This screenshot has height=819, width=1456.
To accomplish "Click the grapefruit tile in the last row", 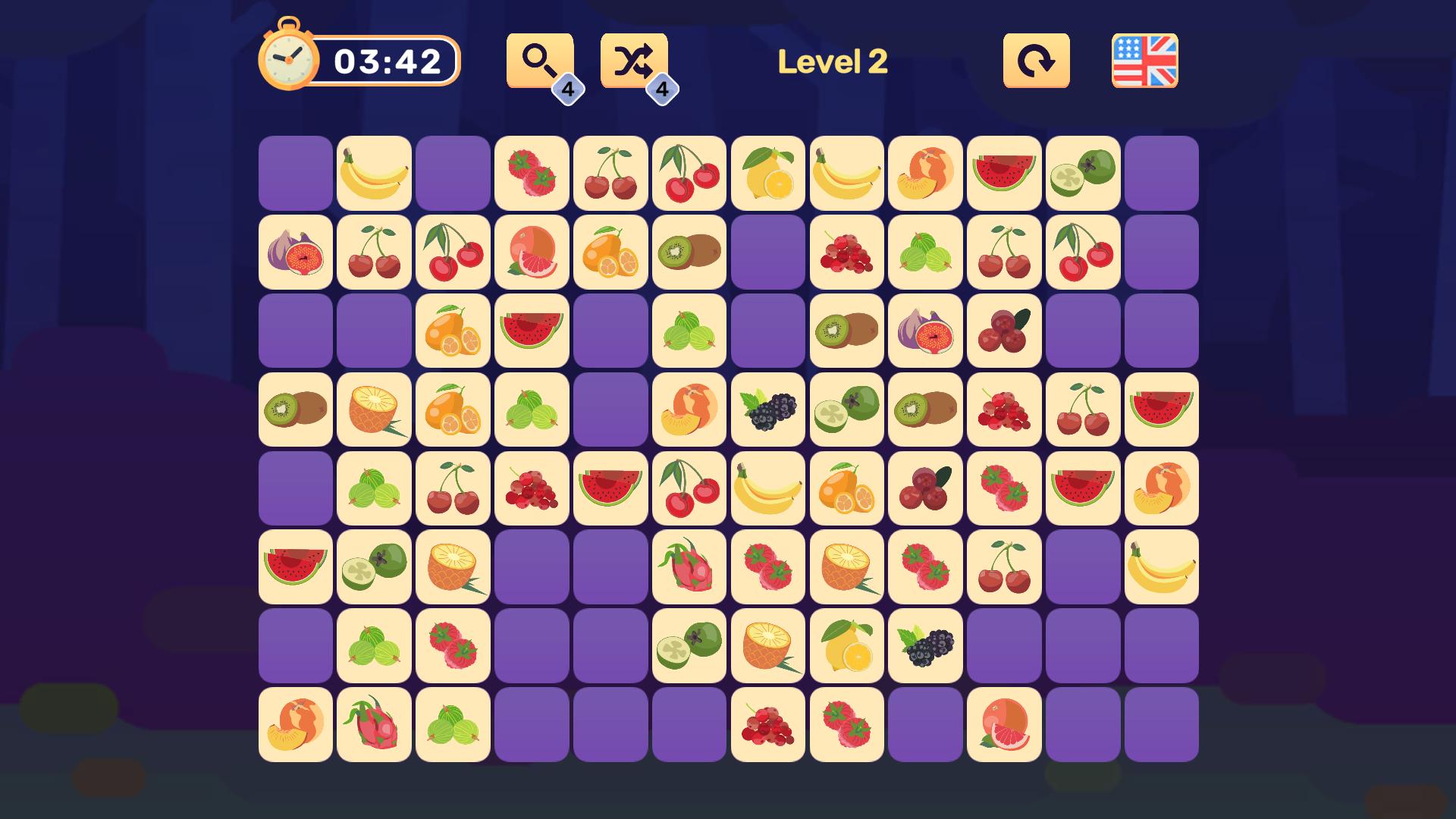I will tap(1004, 725).
